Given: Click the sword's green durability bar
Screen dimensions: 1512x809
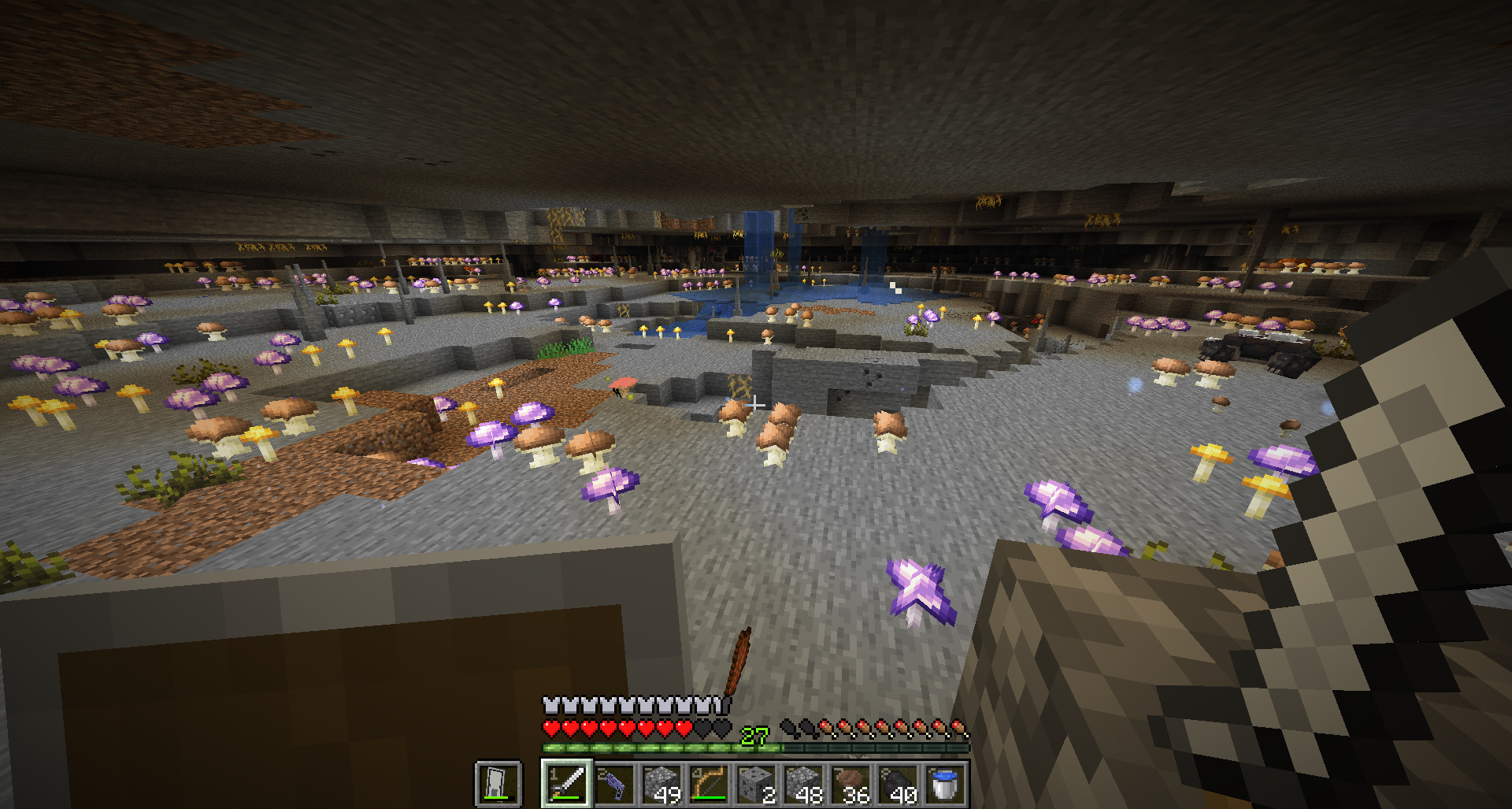Looking at the screenshot, I should point(565,797).
